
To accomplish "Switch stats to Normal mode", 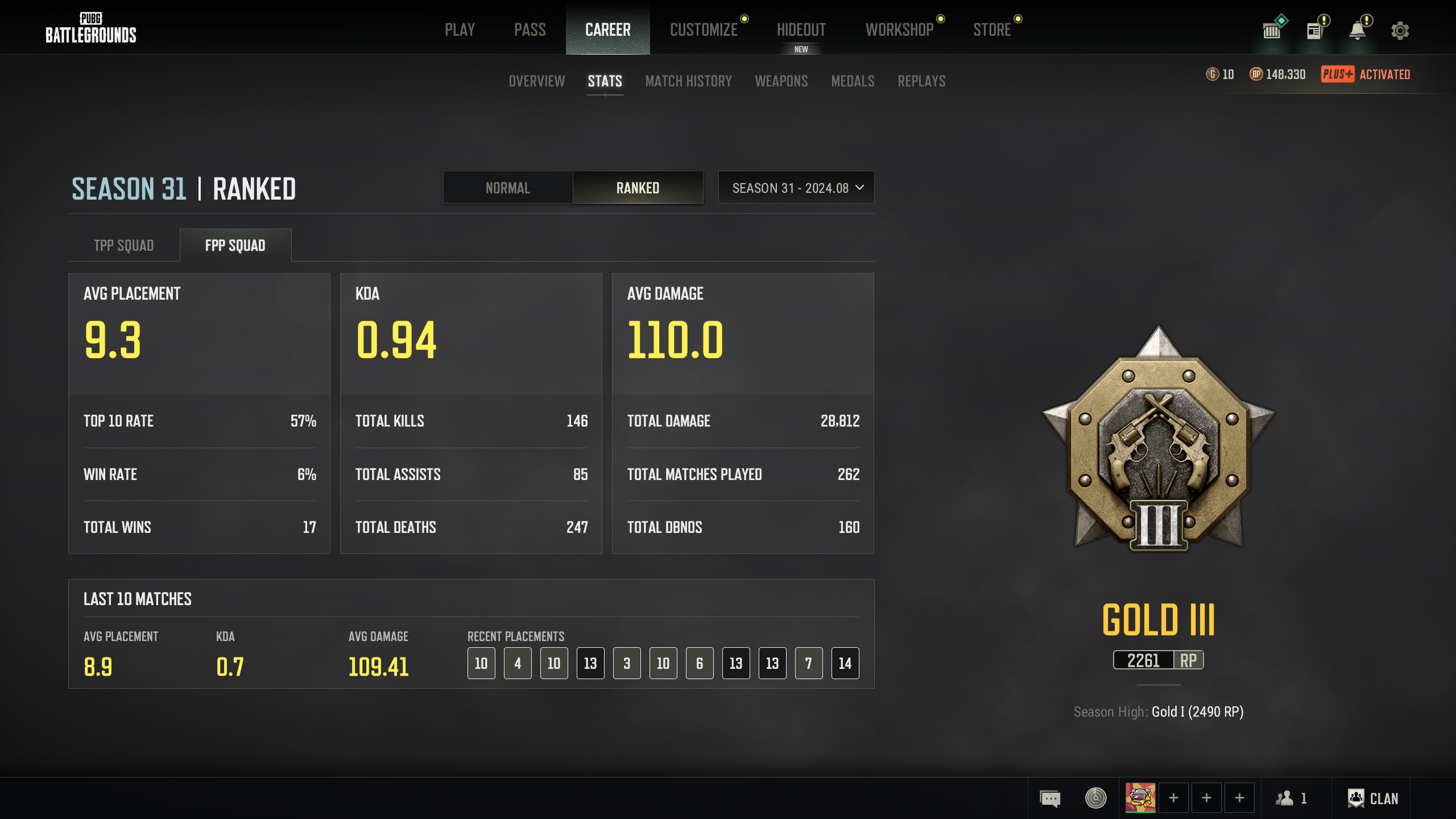I will [x=507, y=188].
